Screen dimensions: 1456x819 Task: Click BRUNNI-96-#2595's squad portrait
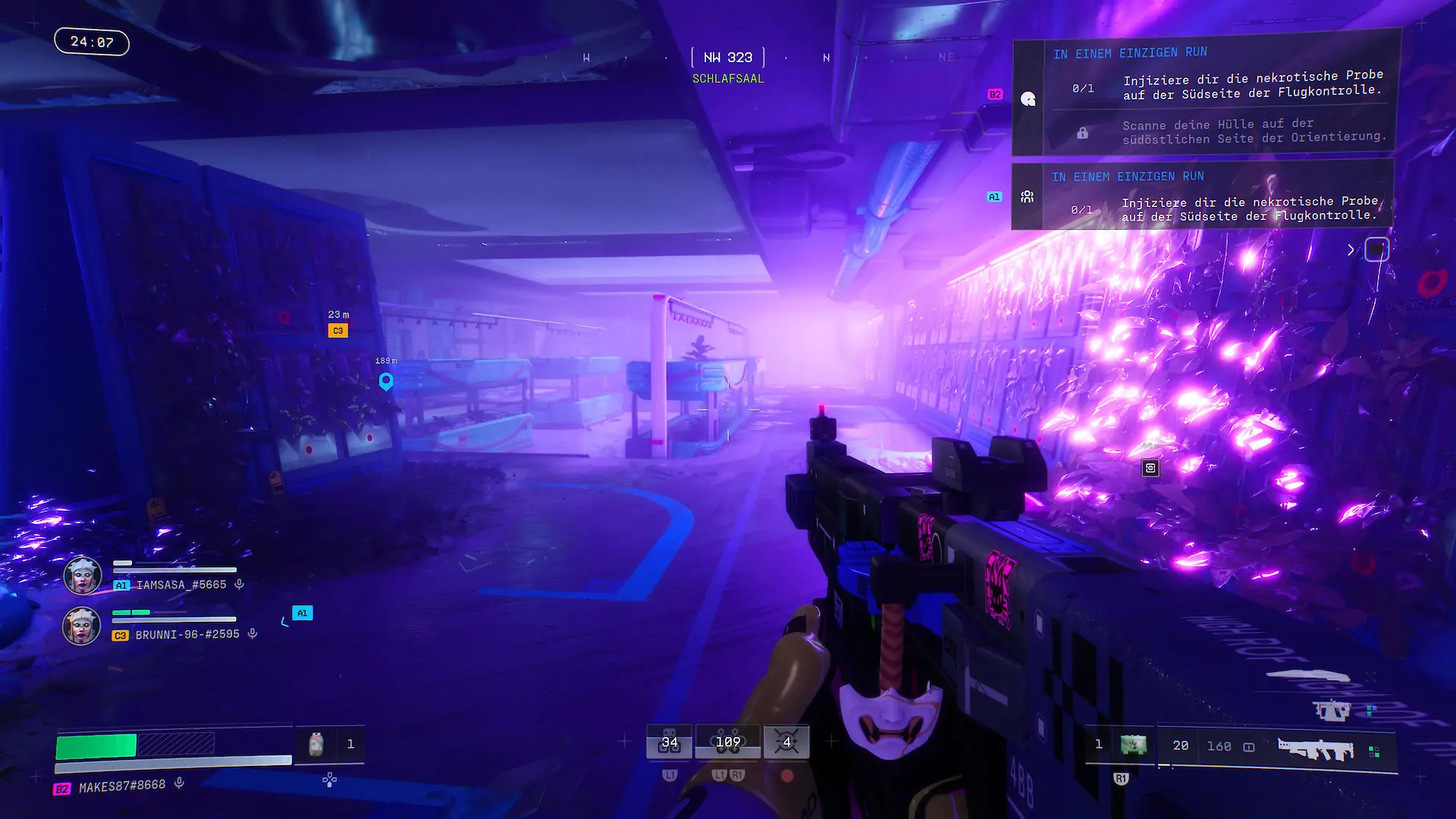point(81,626)
